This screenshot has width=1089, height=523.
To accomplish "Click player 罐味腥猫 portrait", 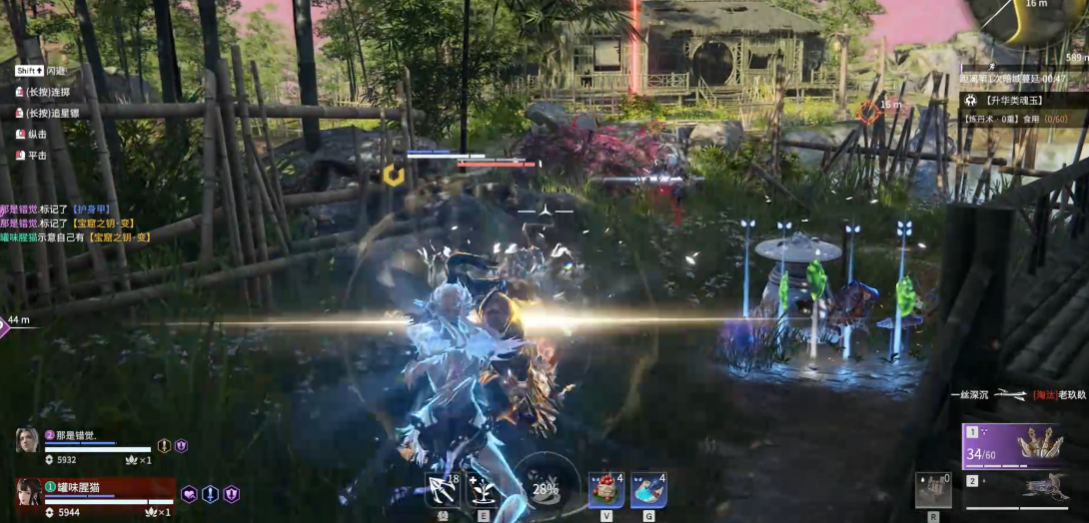I will [28, 493].
